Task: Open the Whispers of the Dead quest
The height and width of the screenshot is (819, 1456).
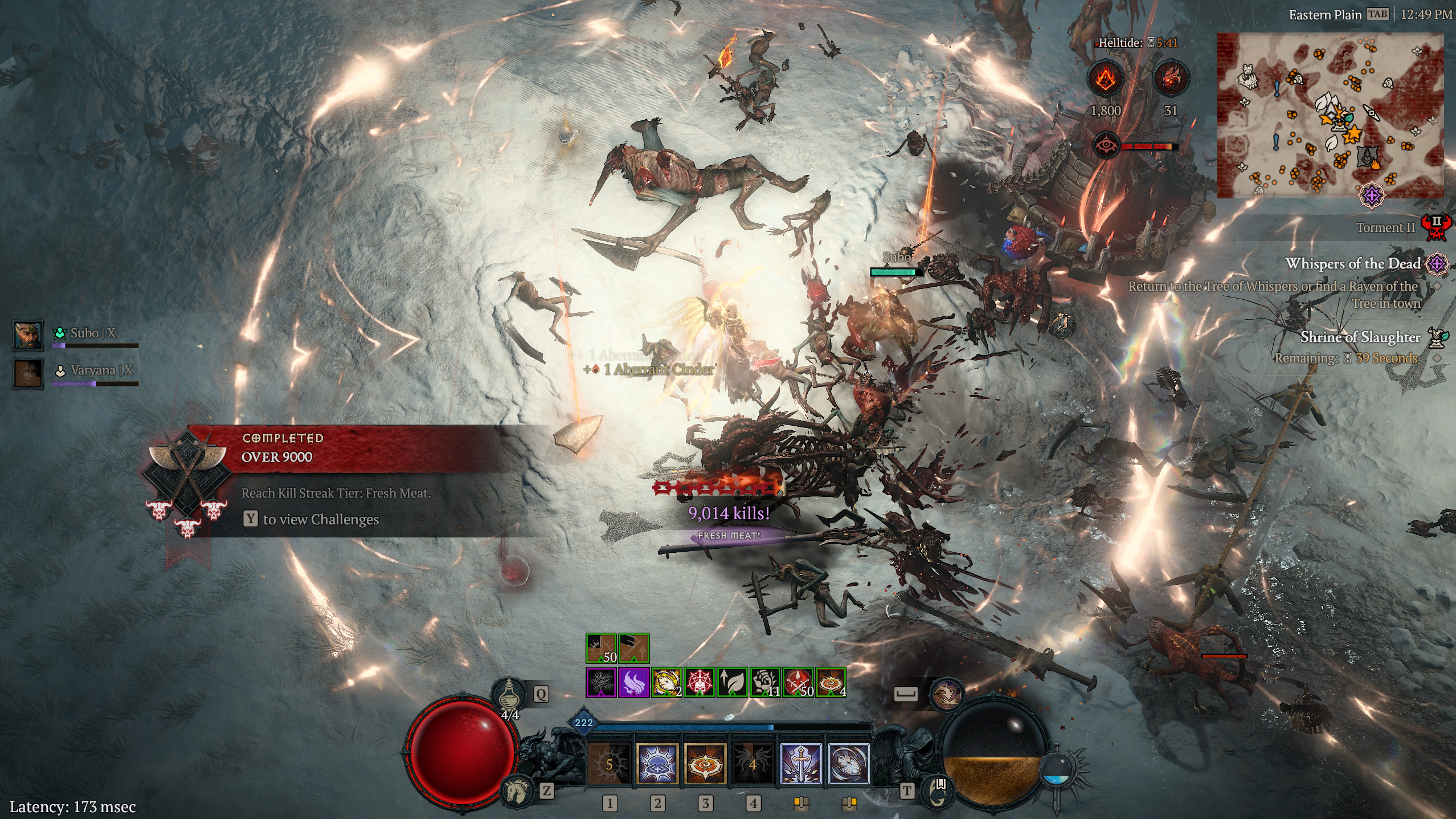Action: (x=1352, y=263)
